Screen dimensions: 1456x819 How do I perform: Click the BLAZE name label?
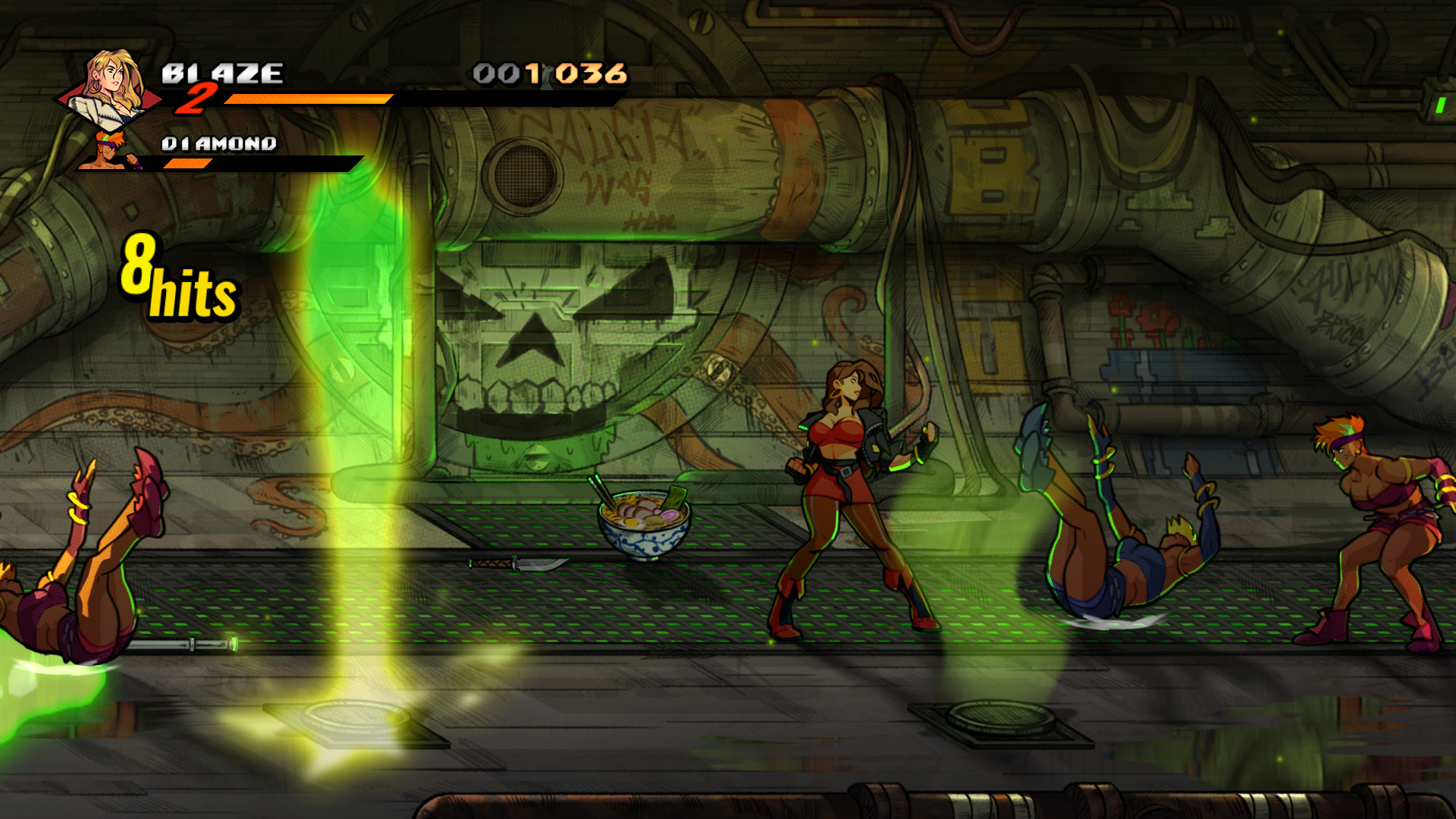click(224, 74)
